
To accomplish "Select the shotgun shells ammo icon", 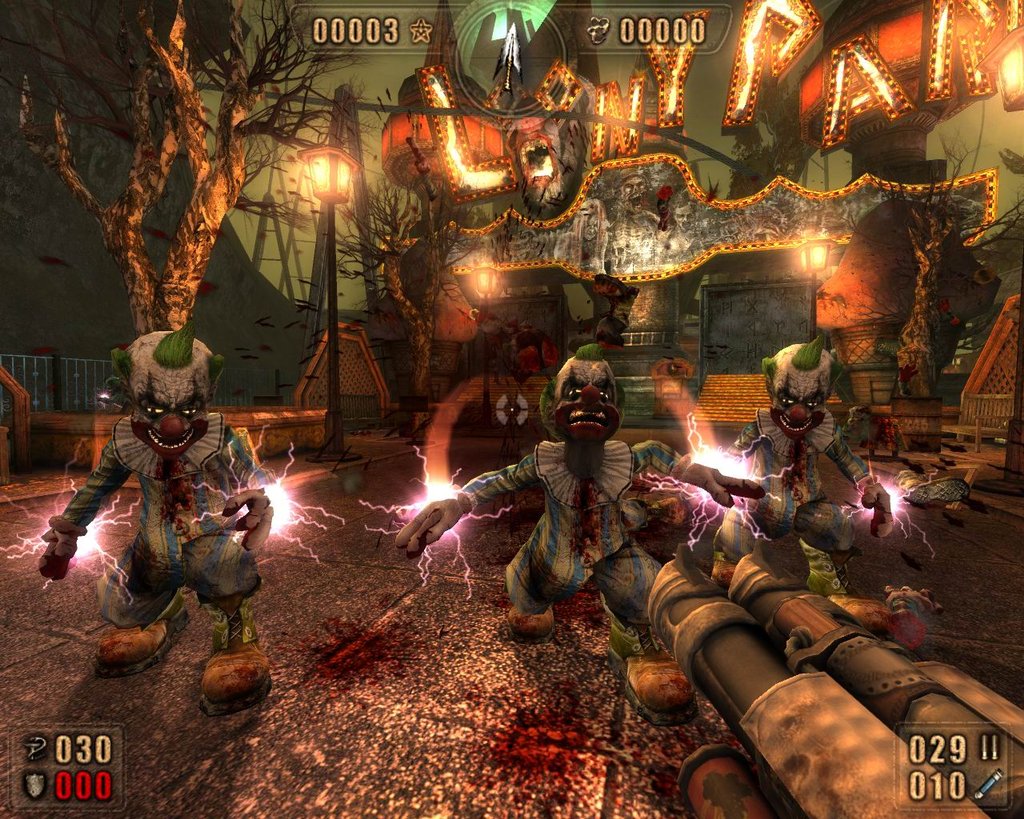I will click(x=992, y=749).
